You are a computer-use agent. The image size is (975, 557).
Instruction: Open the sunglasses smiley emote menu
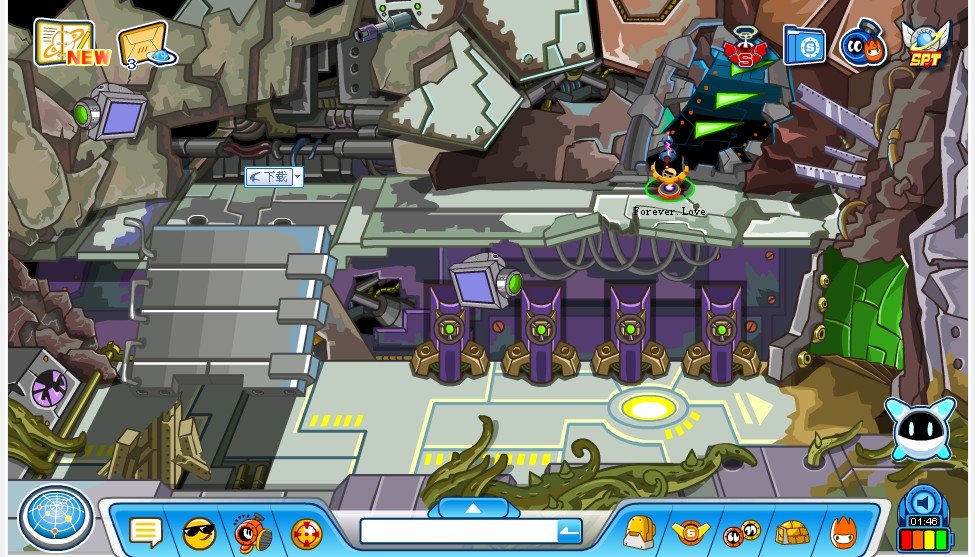point(199,532)
